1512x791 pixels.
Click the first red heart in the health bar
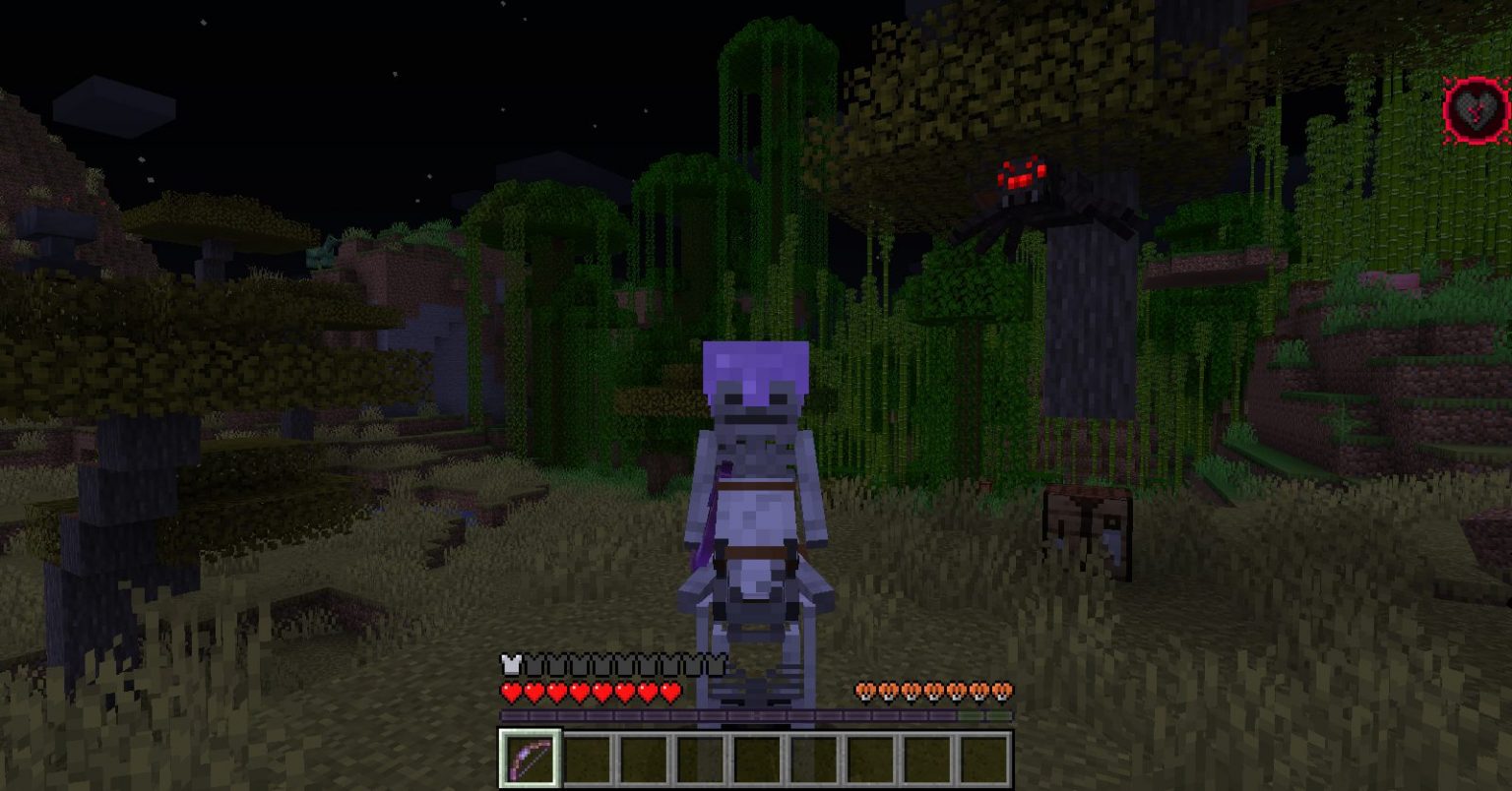coord(510,692)
